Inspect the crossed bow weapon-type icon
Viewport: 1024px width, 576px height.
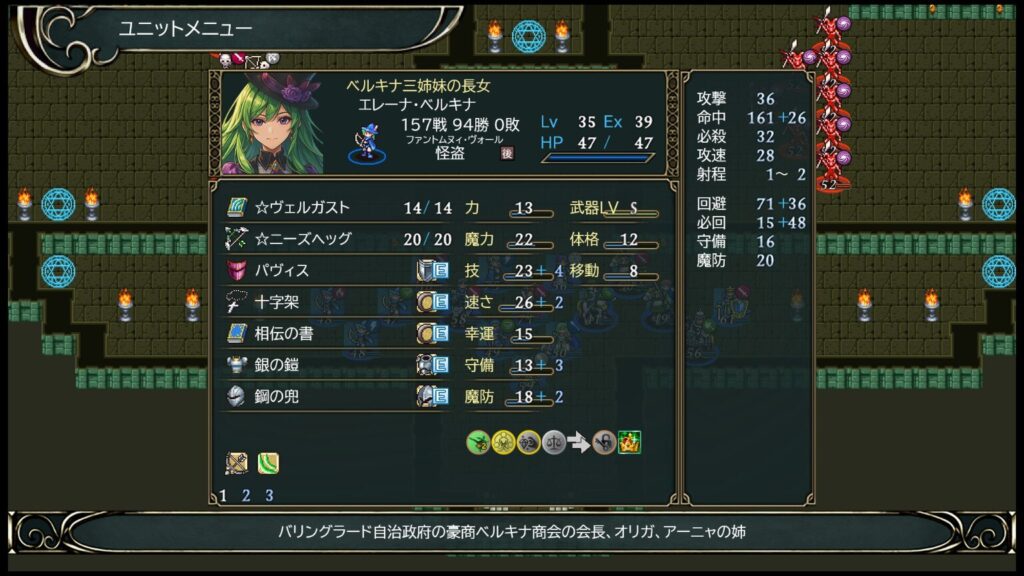(x=237, y=463)
